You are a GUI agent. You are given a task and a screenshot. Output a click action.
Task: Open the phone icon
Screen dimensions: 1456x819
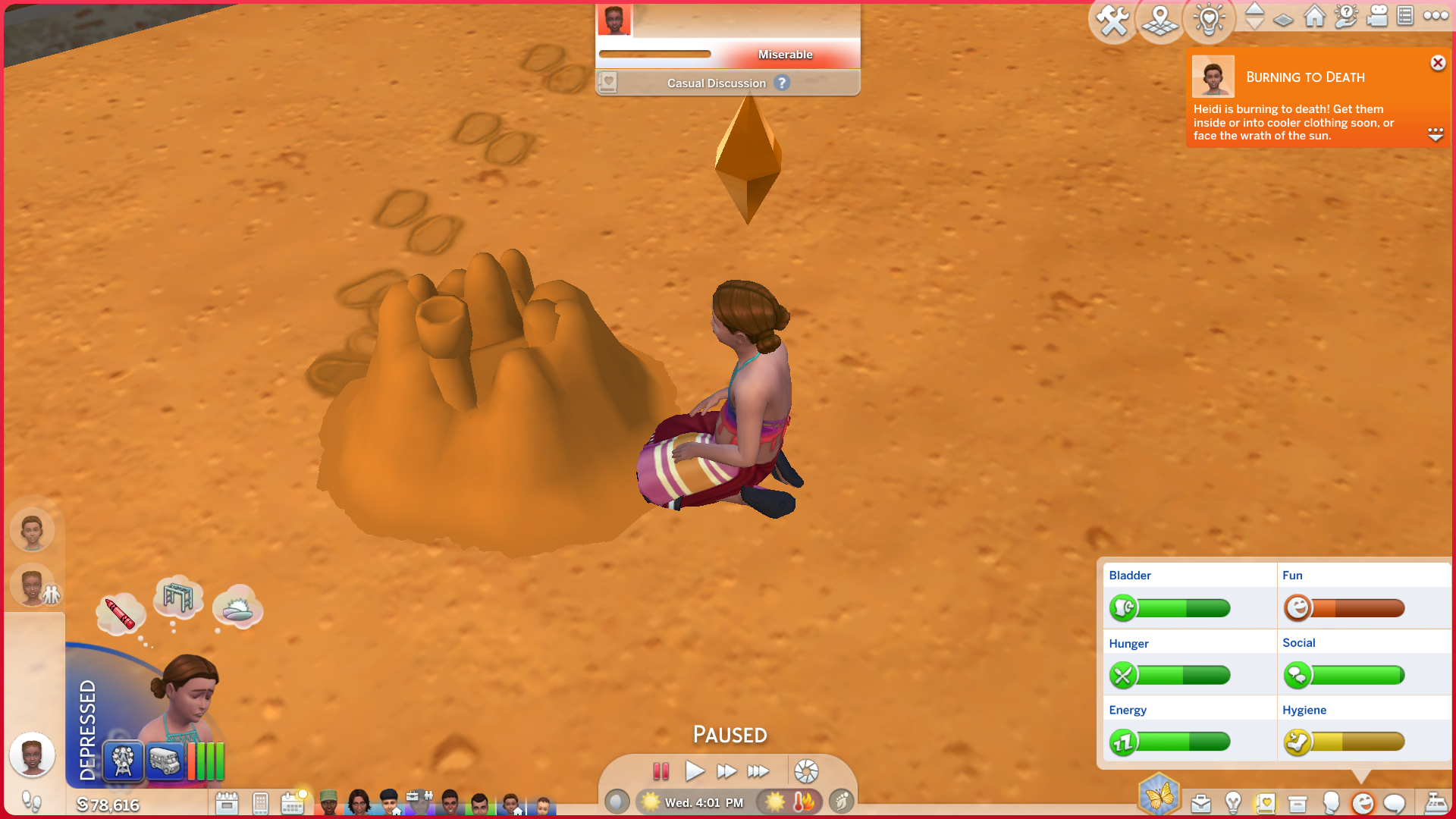pyautogui.click(x=260, y=803)
